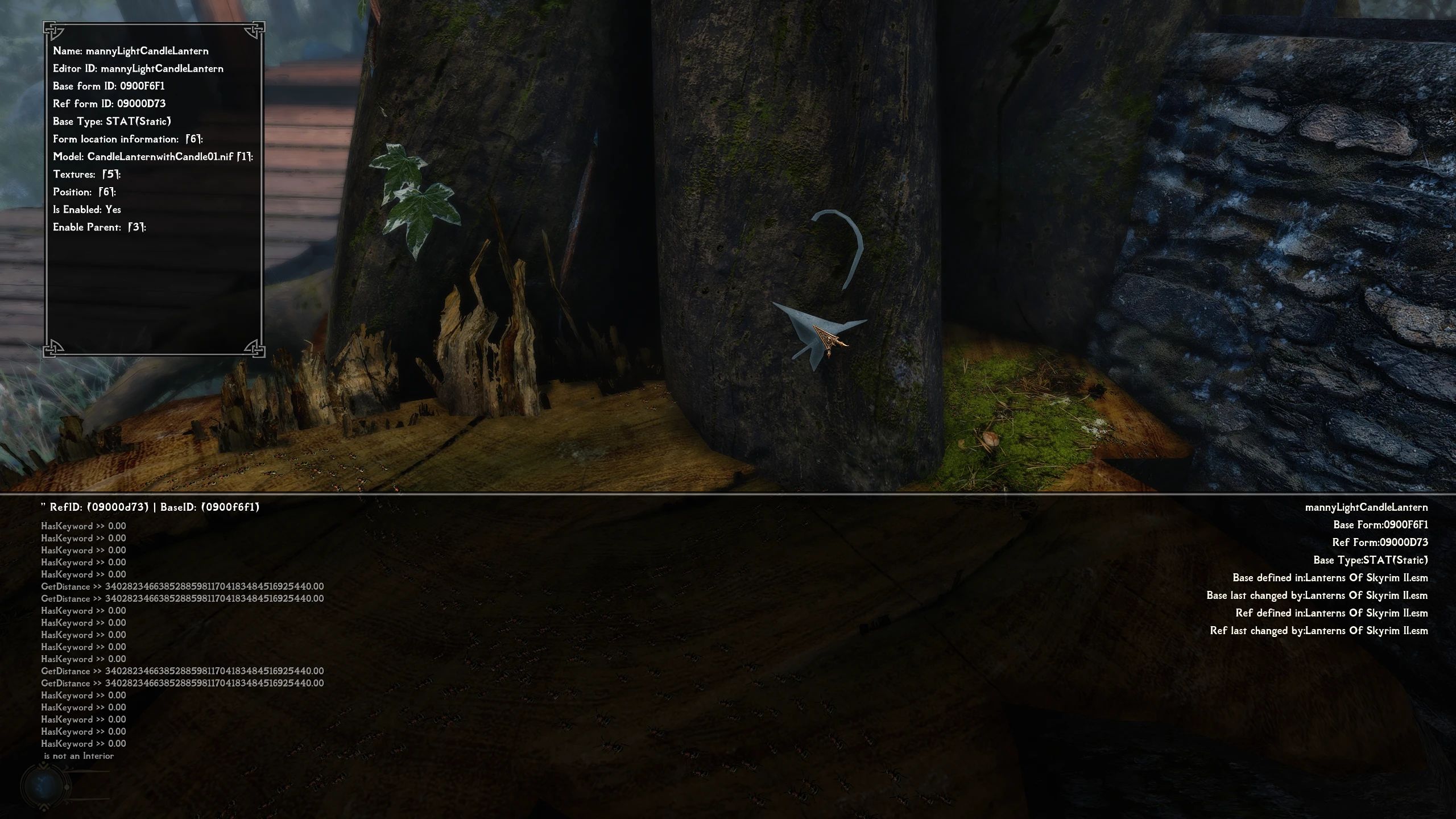Viewport: 1456px width, 819px height.
Task: Select the RefID and BaseID console header
Action: (x=150, y=507)
